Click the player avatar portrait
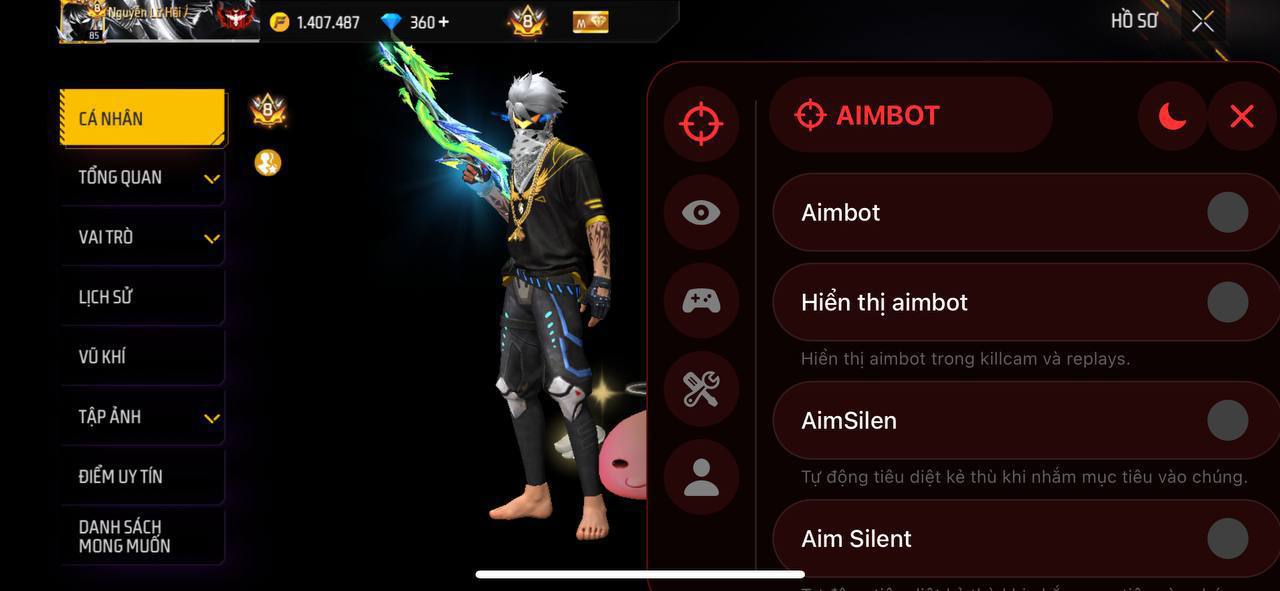Image resolution: width=1280 pixels, height=591 pixels. tap(81, 20)
